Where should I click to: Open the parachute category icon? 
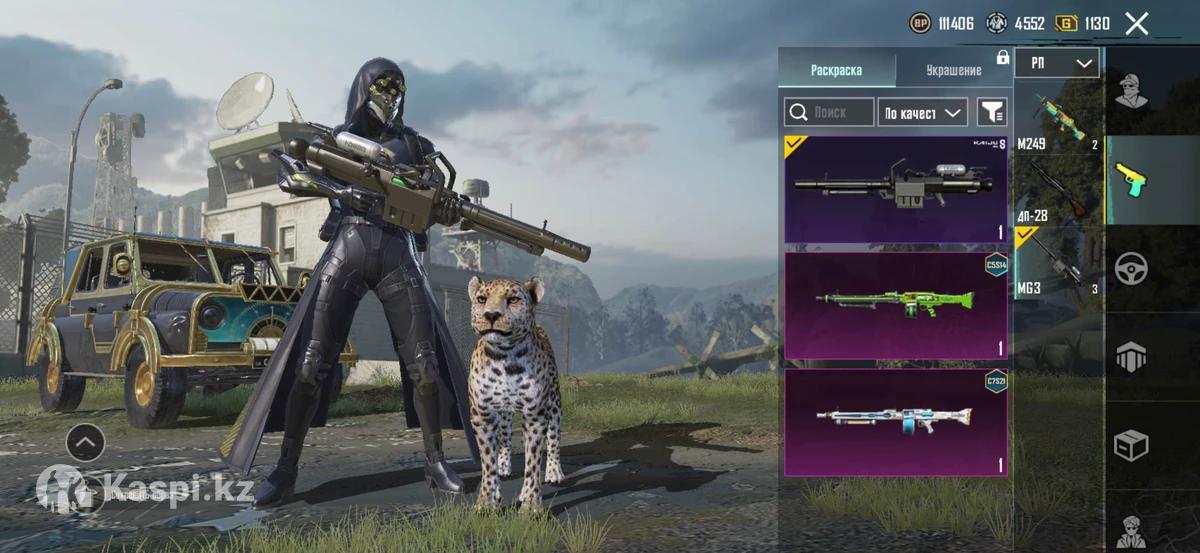(1132, 356)
